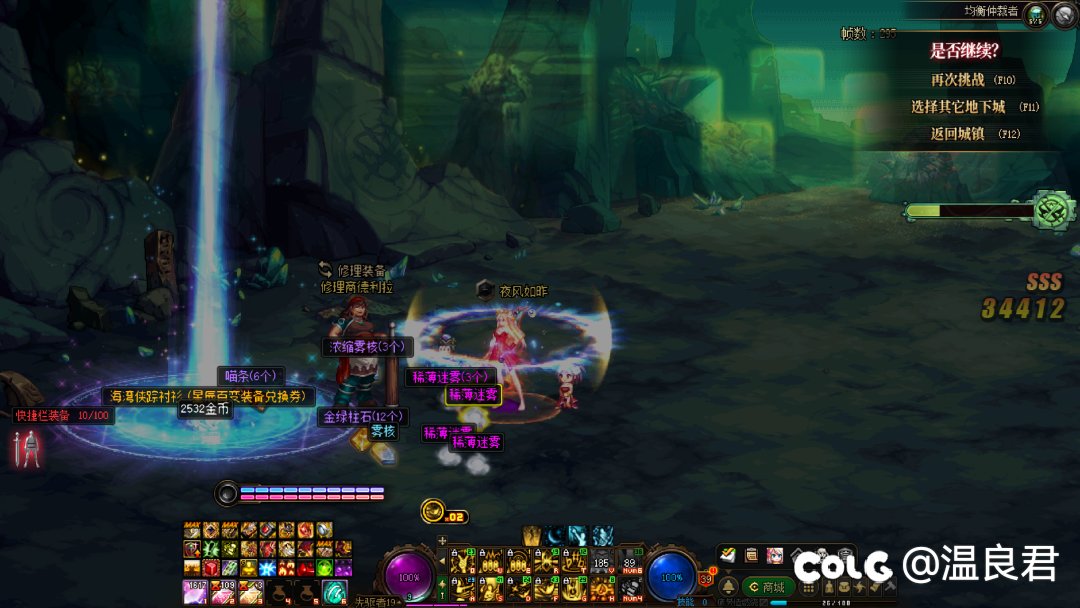This screenshot has width=1080, height=608.
Task: Open the clipboard icon in the menu bar
Action: coord(751,555)
